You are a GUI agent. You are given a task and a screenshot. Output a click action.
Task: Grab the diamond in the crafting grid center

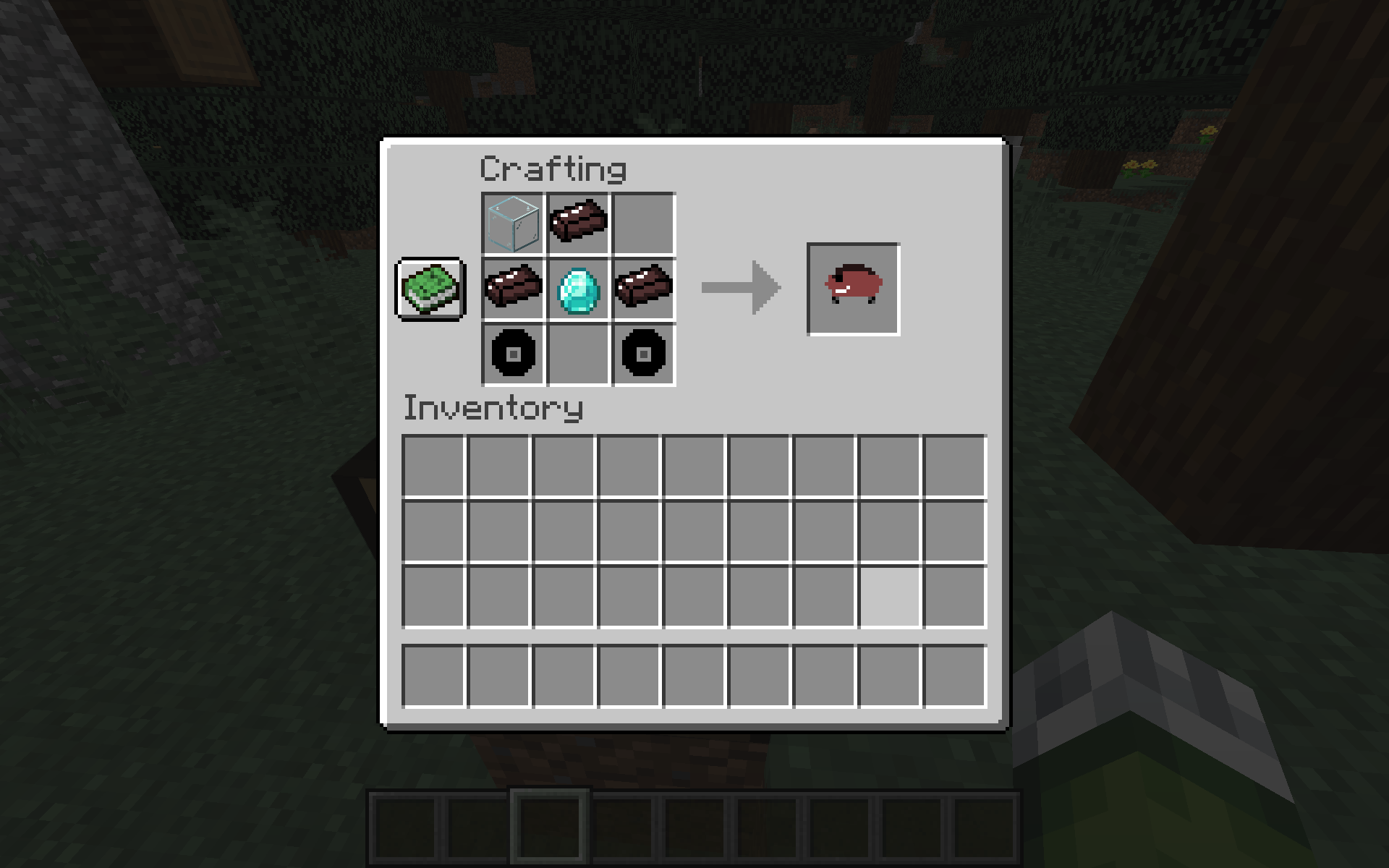577,289
